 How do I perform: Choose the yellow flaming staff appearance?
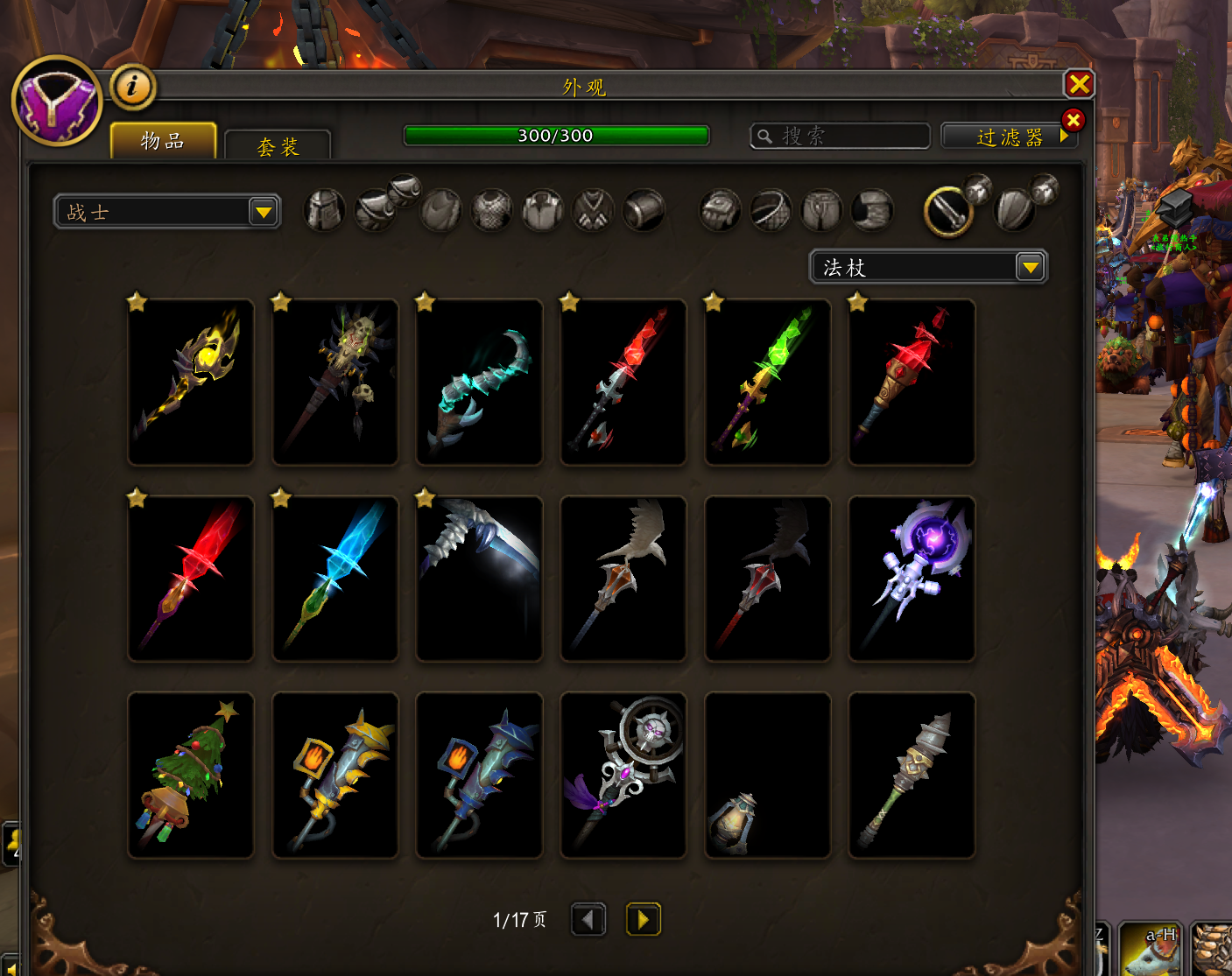[x=191, y=382]
